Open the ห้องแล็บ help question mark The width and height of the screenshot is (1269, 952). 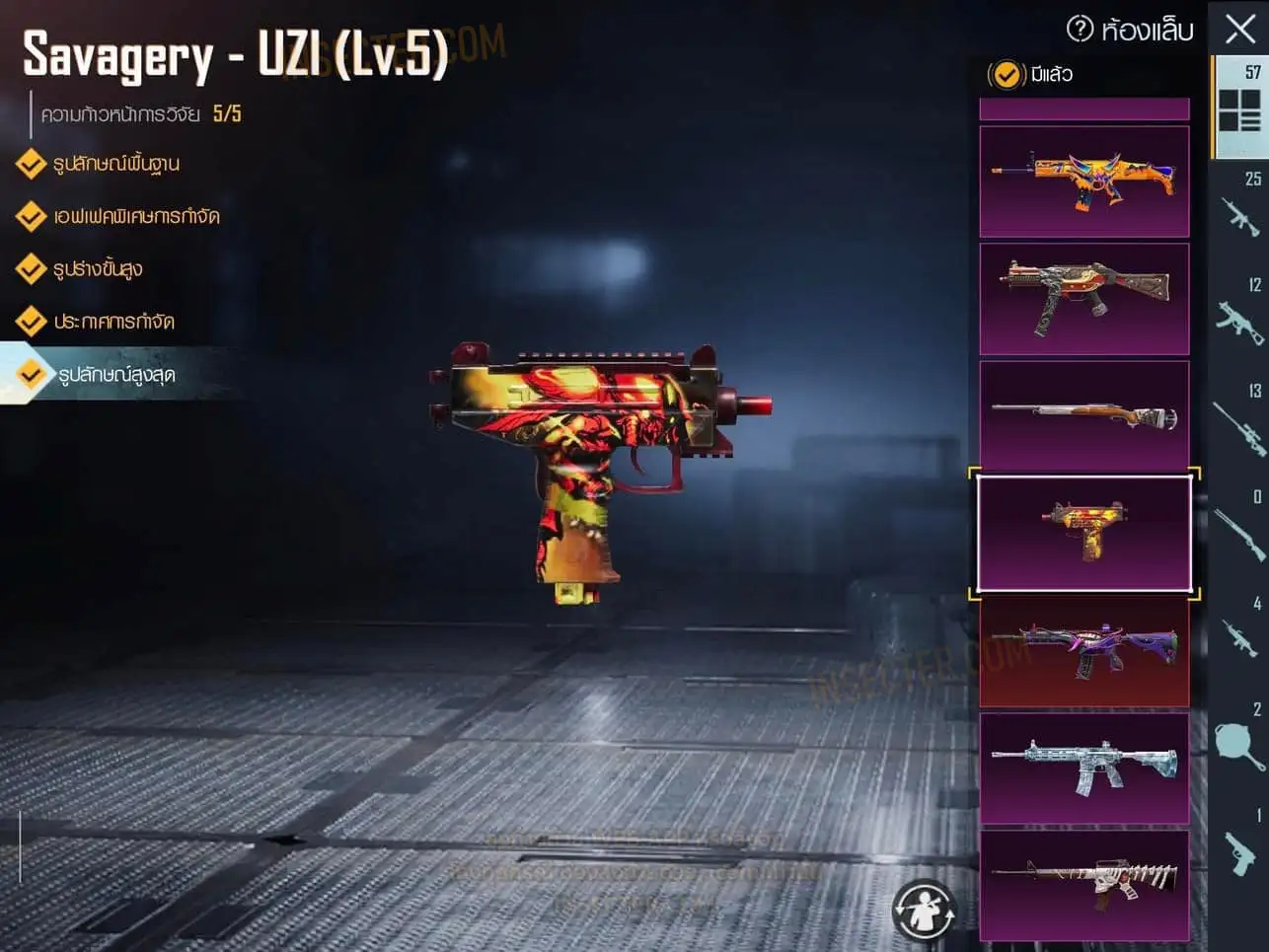point(1081,29)
